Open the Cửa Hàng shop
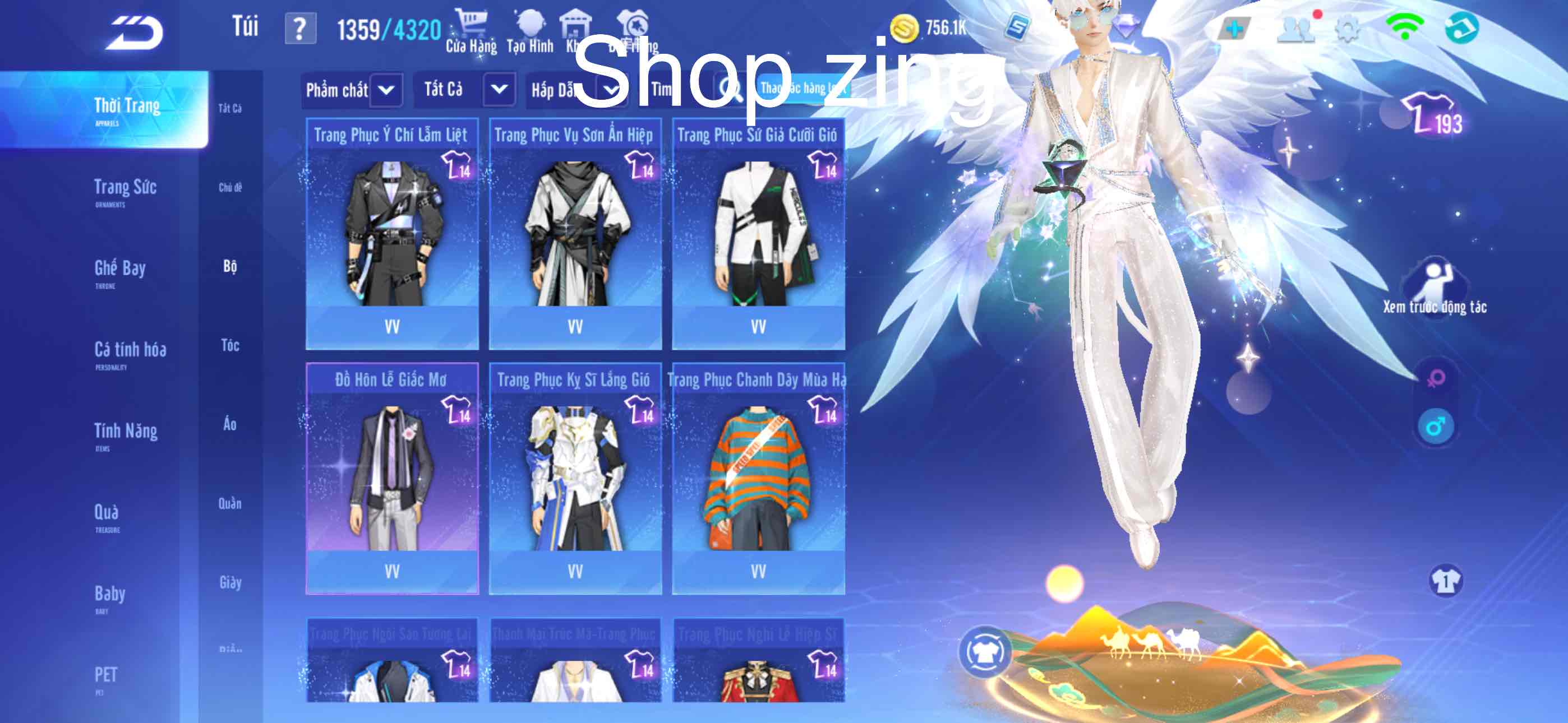Viewport: 1568px width, 723px height. point(471,33)
